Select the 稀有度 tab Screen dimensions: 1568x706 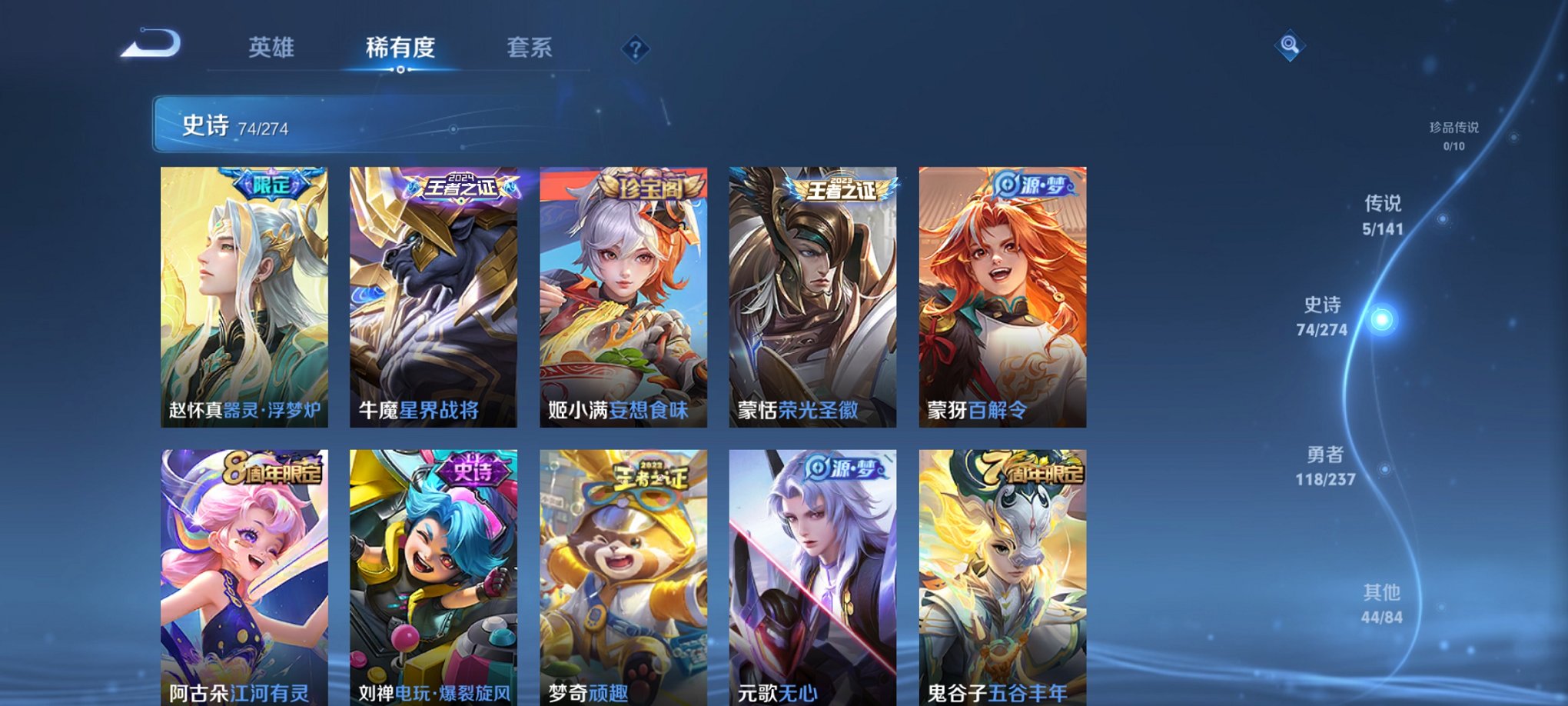coord(401,47)
